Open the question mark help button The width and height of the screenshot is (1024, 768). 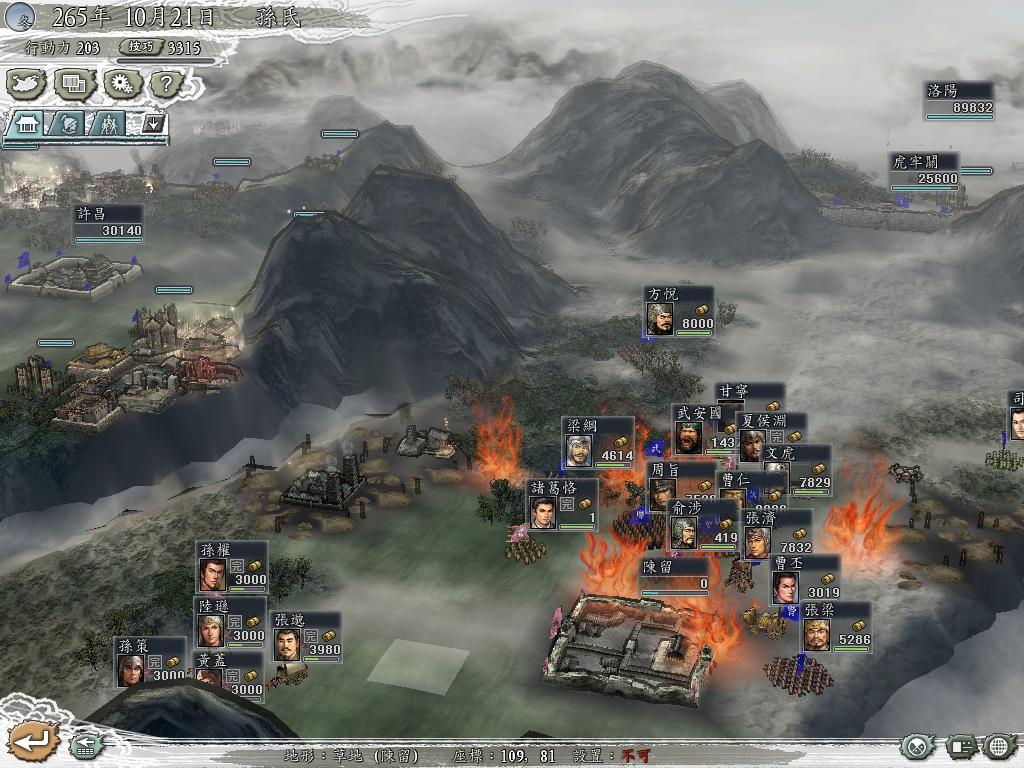coord(167,83)
